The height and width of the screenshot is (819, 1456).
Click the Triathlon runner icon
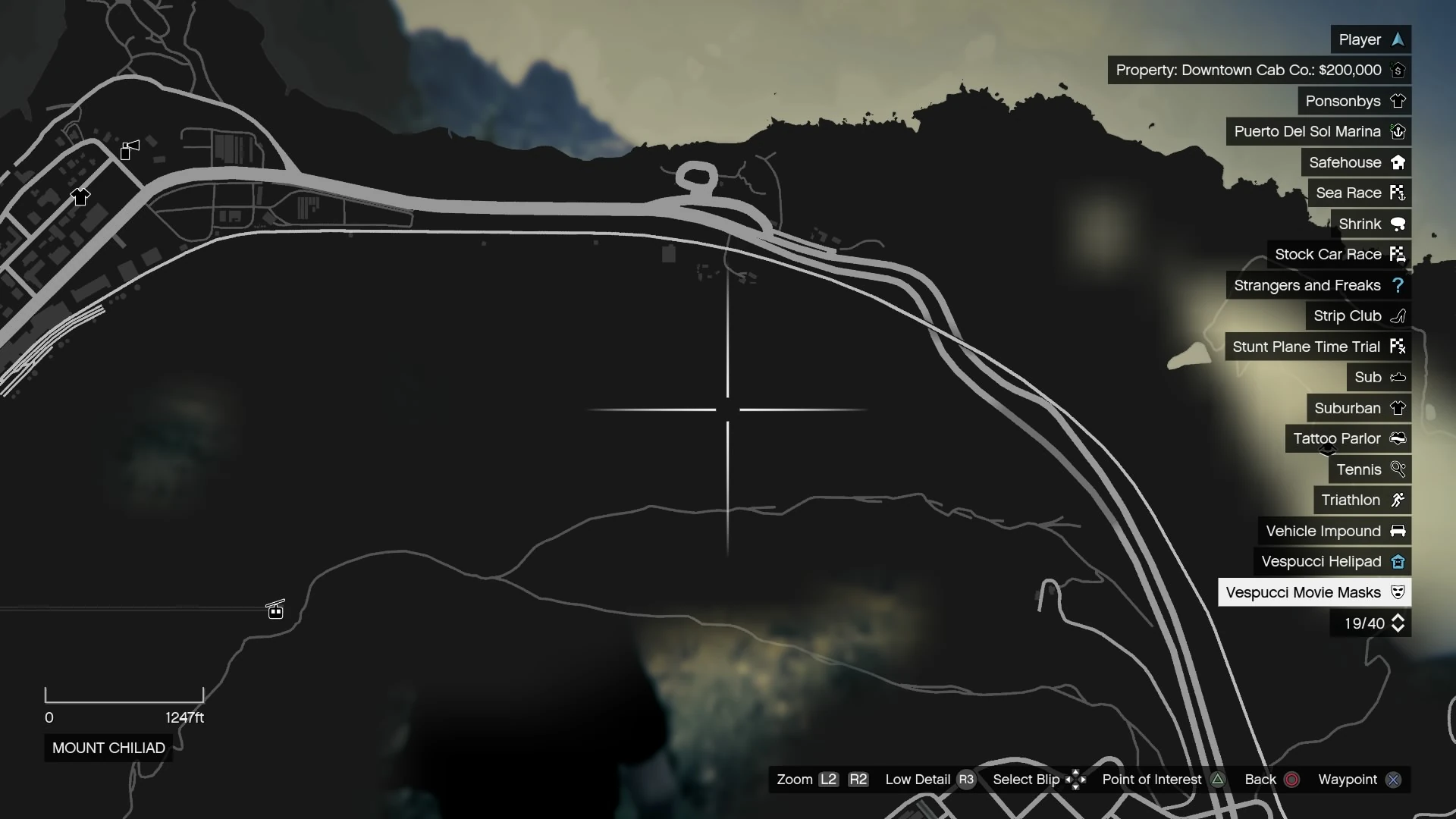(1398, 500)
